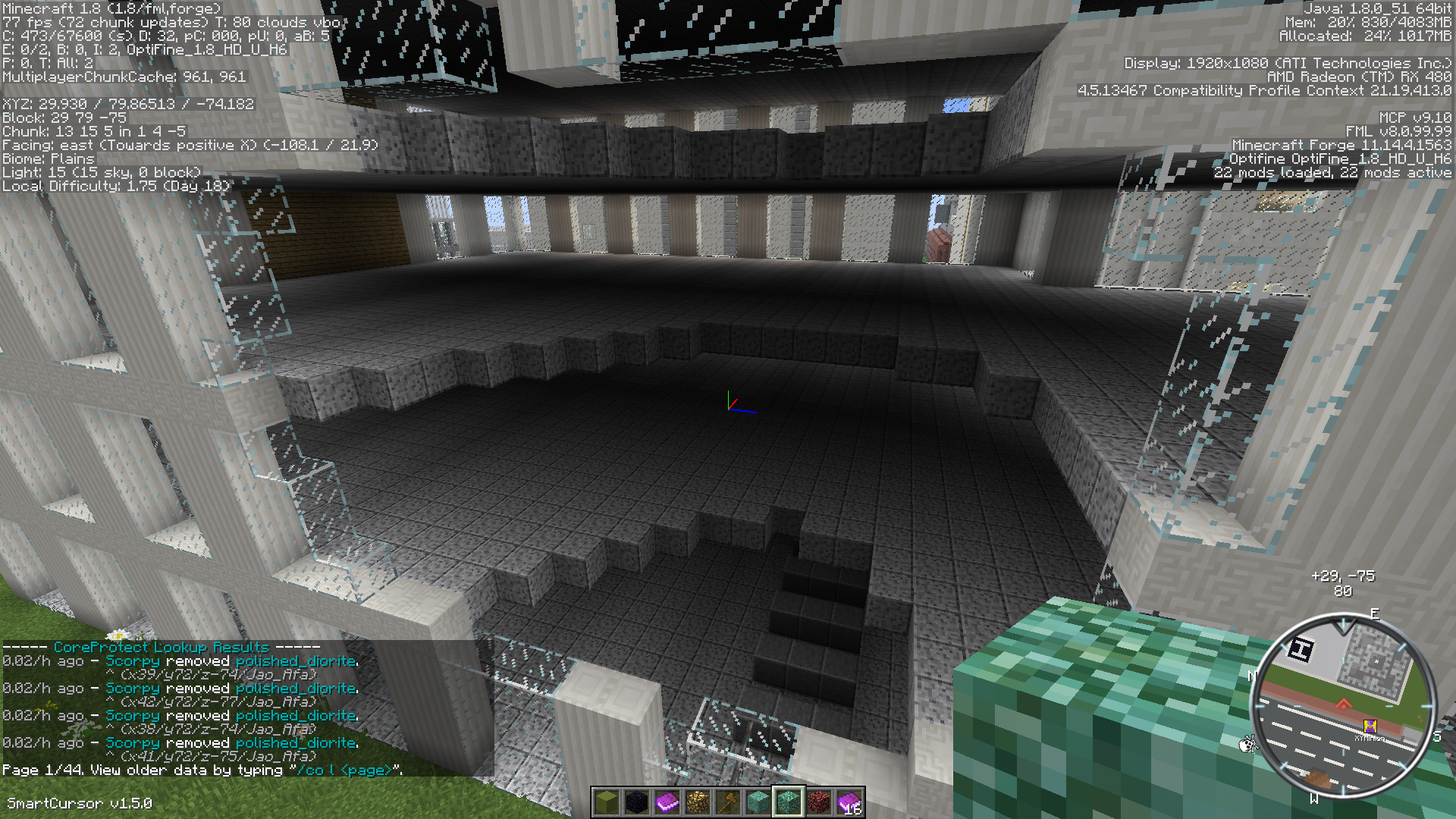This screenshot has height=819, width=1456.
Task: Pick the stack of 16 enchanted books
Action: (849, 802)
